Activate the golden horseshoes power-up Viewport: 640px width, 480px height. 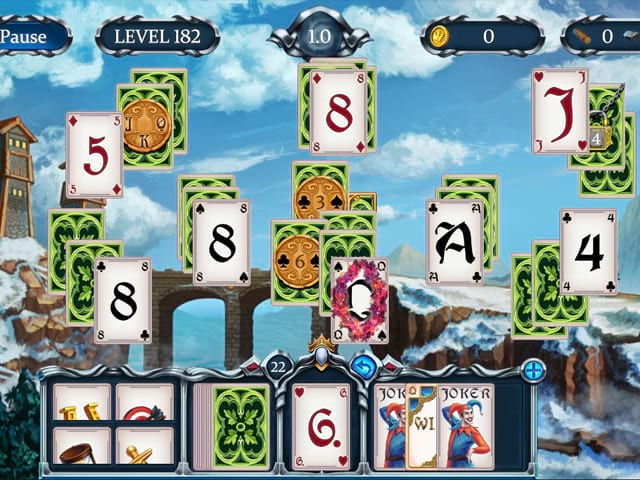(x=82, y=403)
